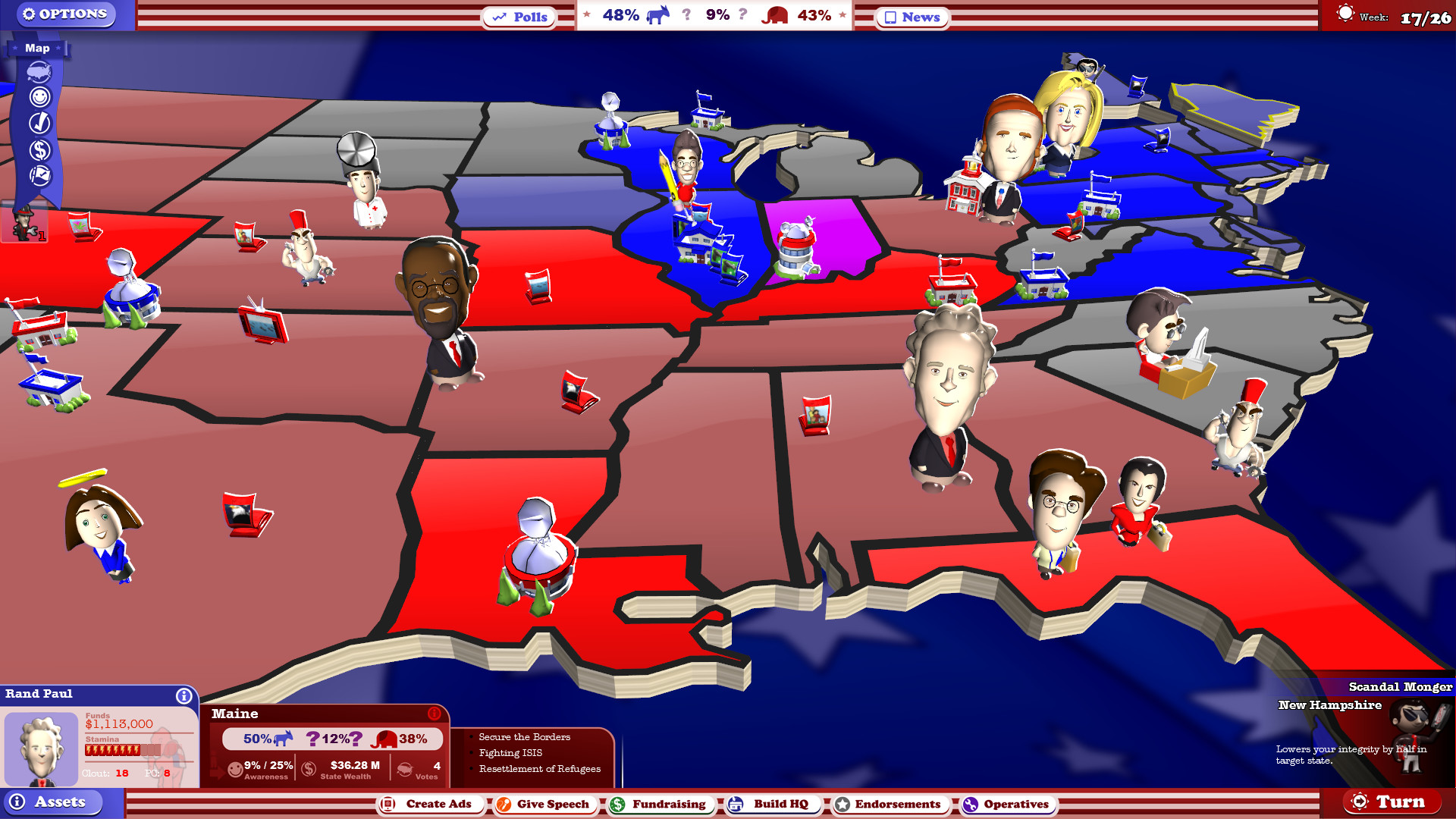Toggle the Maine state info panel closed
Image resolution: width=1456 pixels, height=819 pixels.
(433, 714)
